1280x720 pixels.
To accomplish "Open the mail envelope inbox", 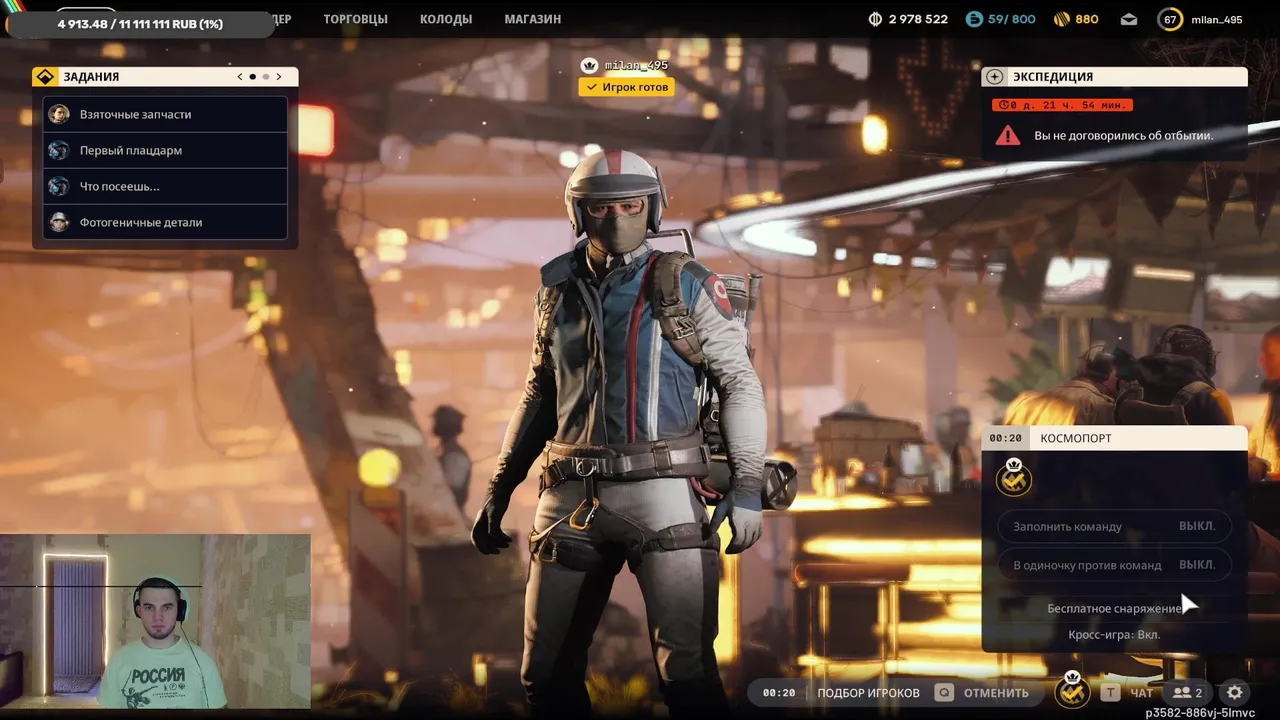I will click(x=1129, y=19).
